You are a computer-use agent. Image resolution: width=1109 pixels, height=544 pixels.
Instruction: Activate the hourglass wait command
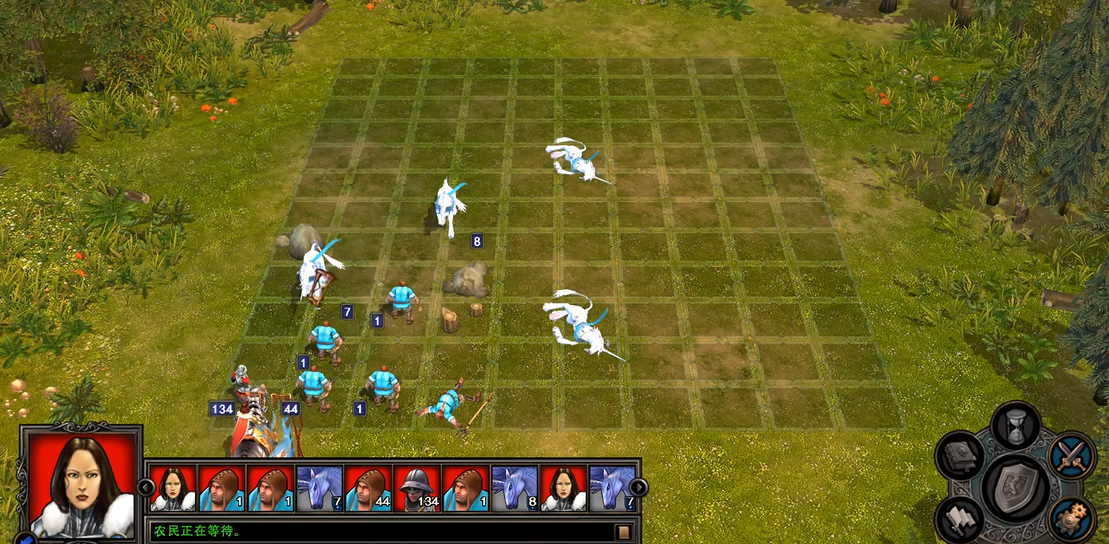click(x=1015, y=425)
